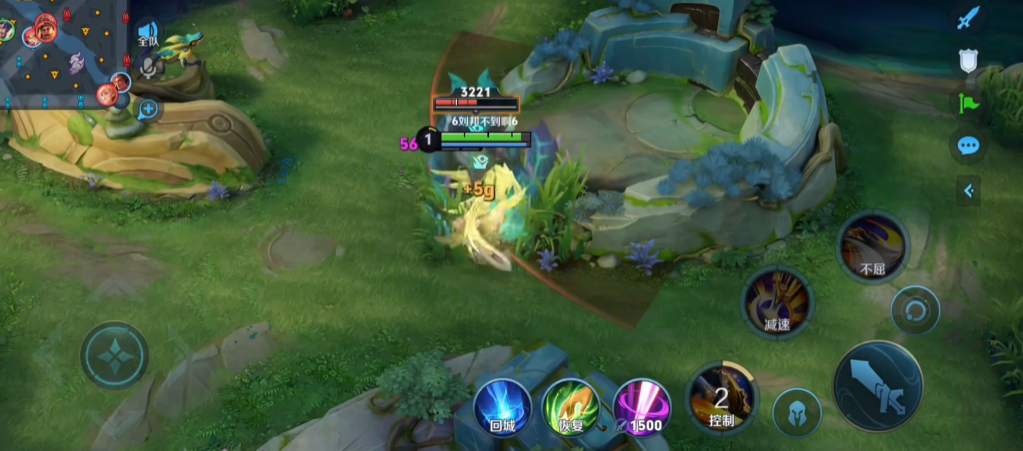Tap the circular swirl target button
Viewport: 1023px width, 451px height.
(x=915, y=311)
